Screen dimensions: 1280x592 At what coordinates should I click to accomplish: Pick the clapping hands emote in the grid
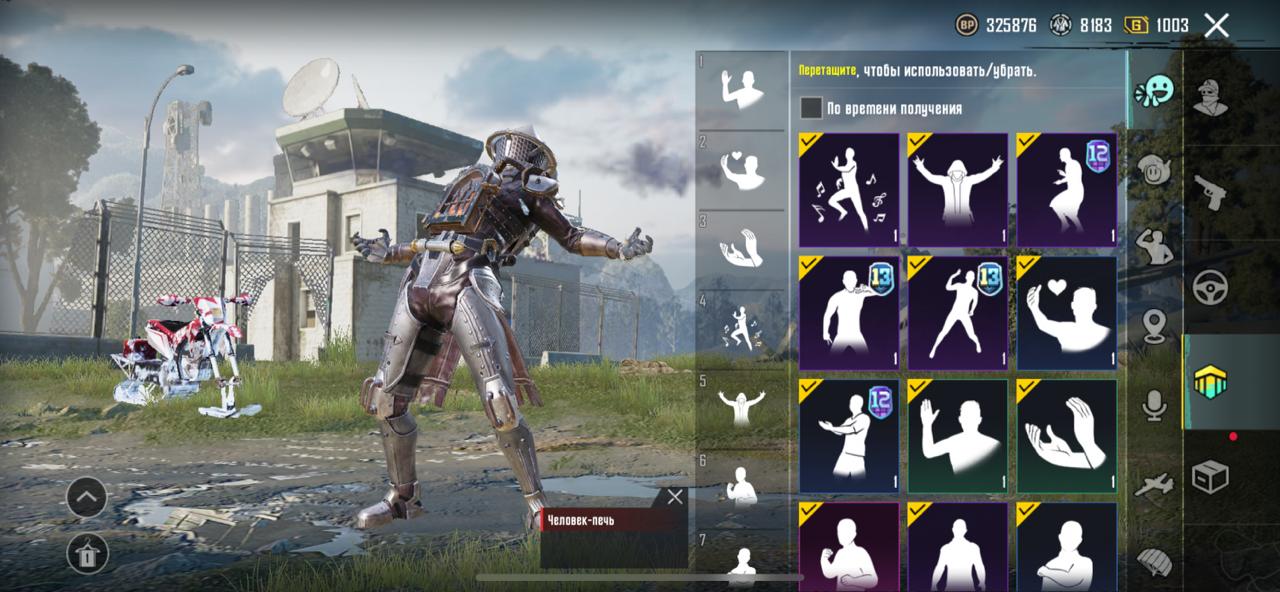pos(1066,436)
